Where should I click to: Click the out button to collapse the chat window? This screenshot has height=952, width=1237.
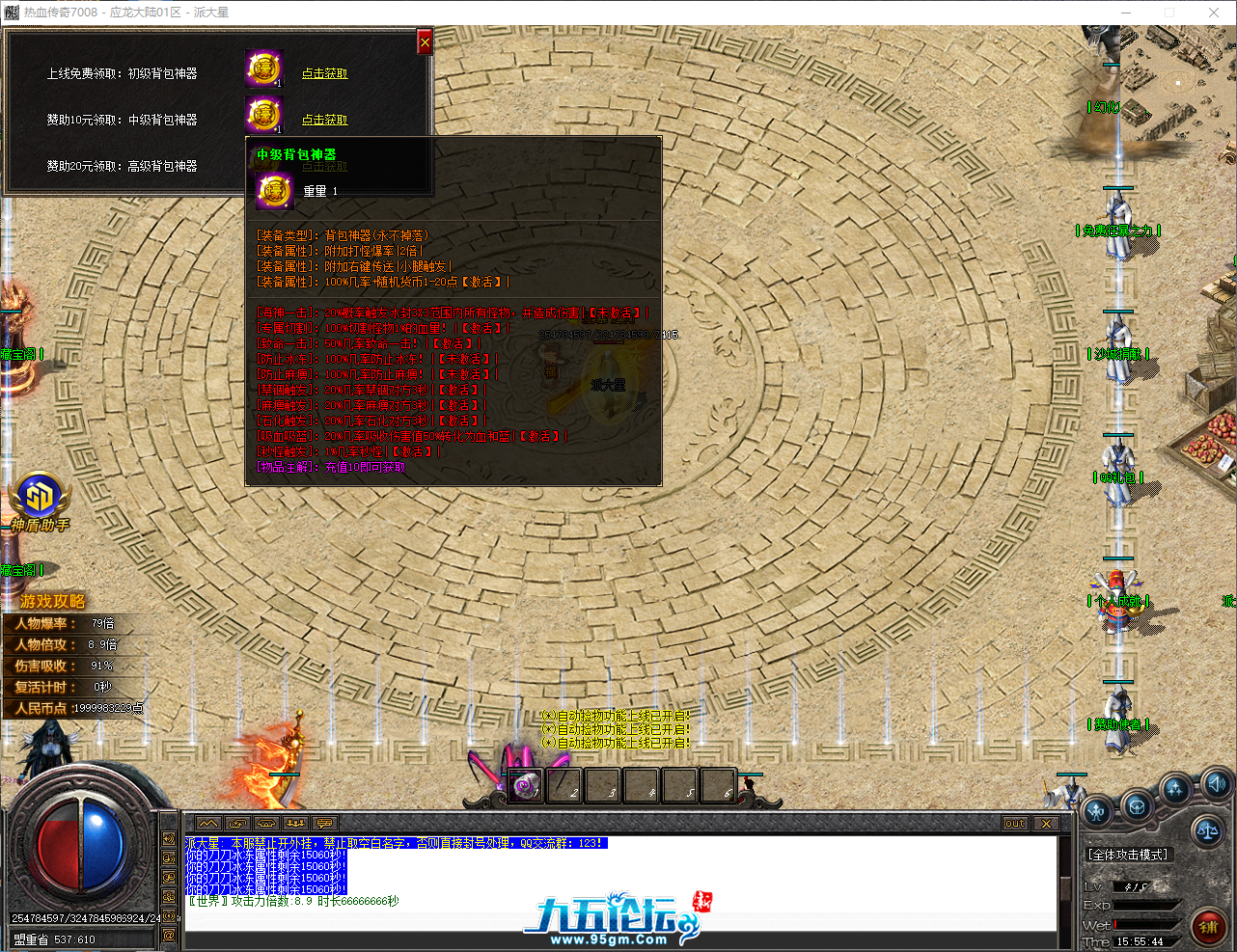[x=1013, y=823]
